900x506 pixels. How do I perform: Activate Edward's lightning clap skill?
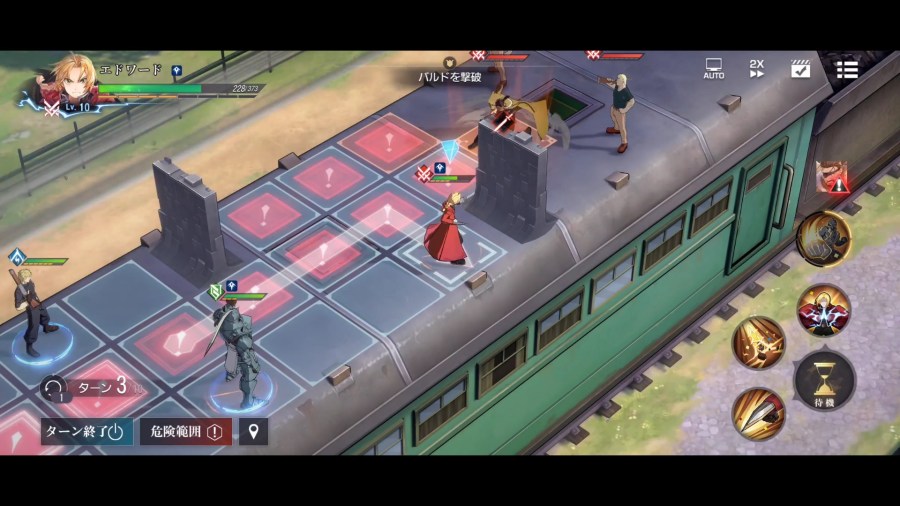[x=824, y=309]
